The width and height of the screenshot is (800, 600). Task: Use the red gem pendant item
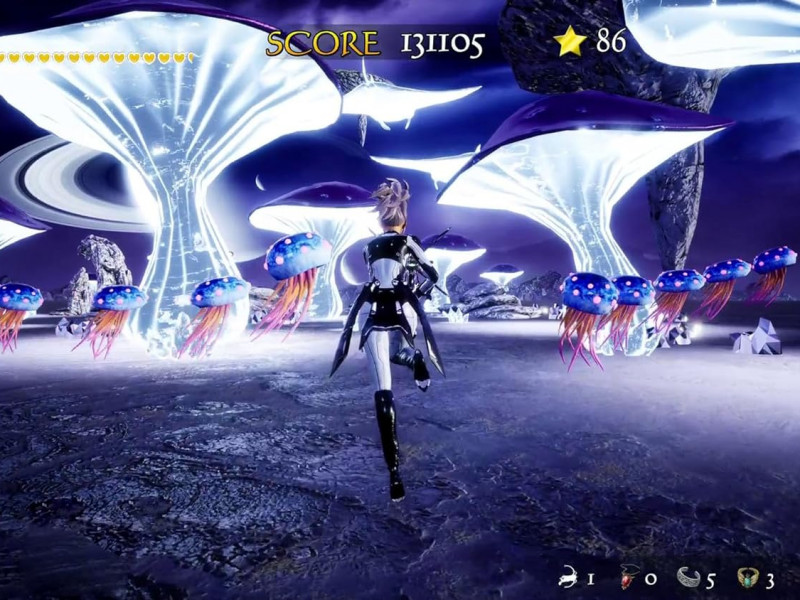point(630,577)
